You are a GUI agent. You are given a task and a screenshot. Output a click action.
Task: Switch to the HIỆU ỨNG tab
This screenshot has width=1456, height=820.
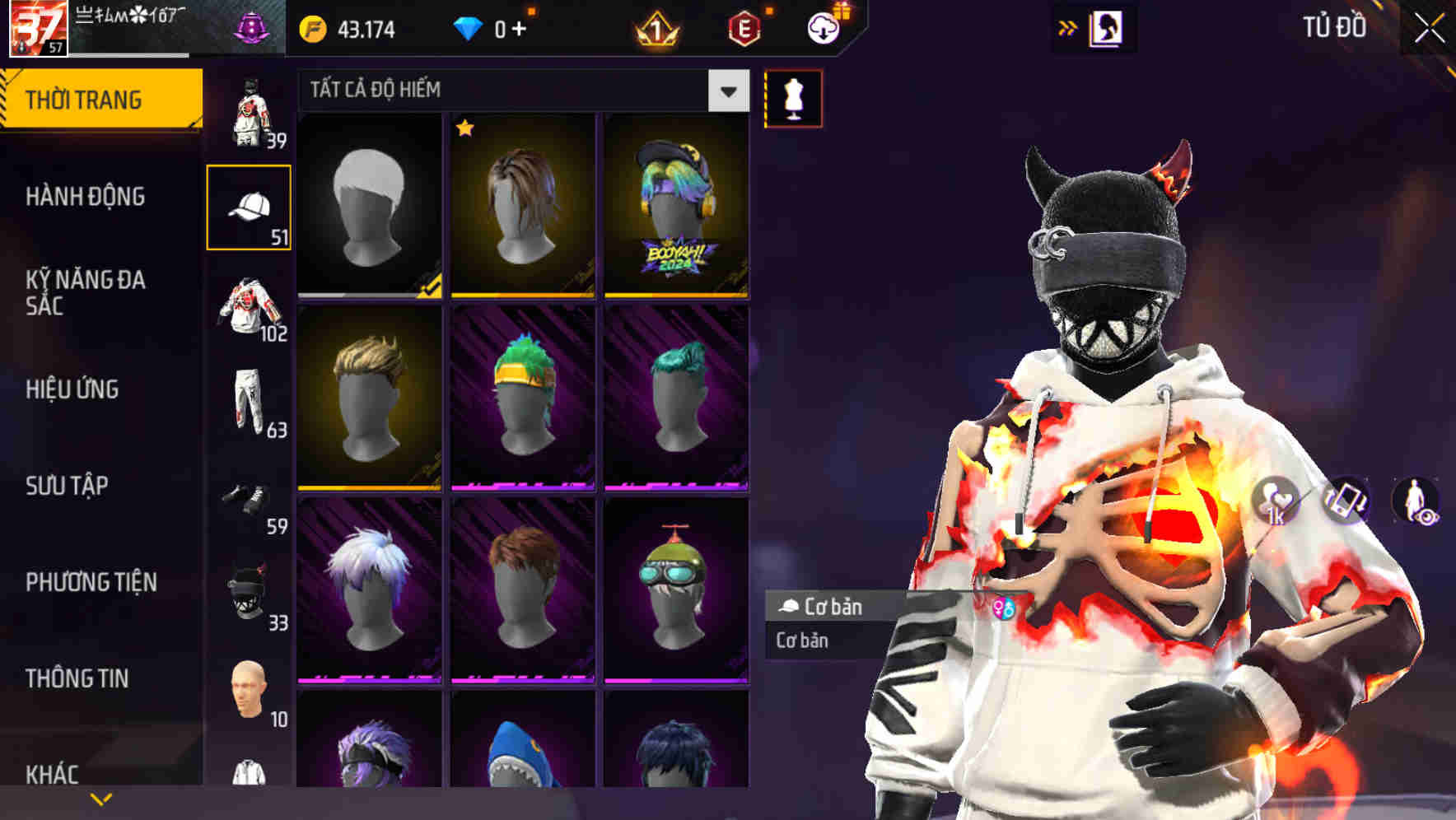tap(78, 389)
